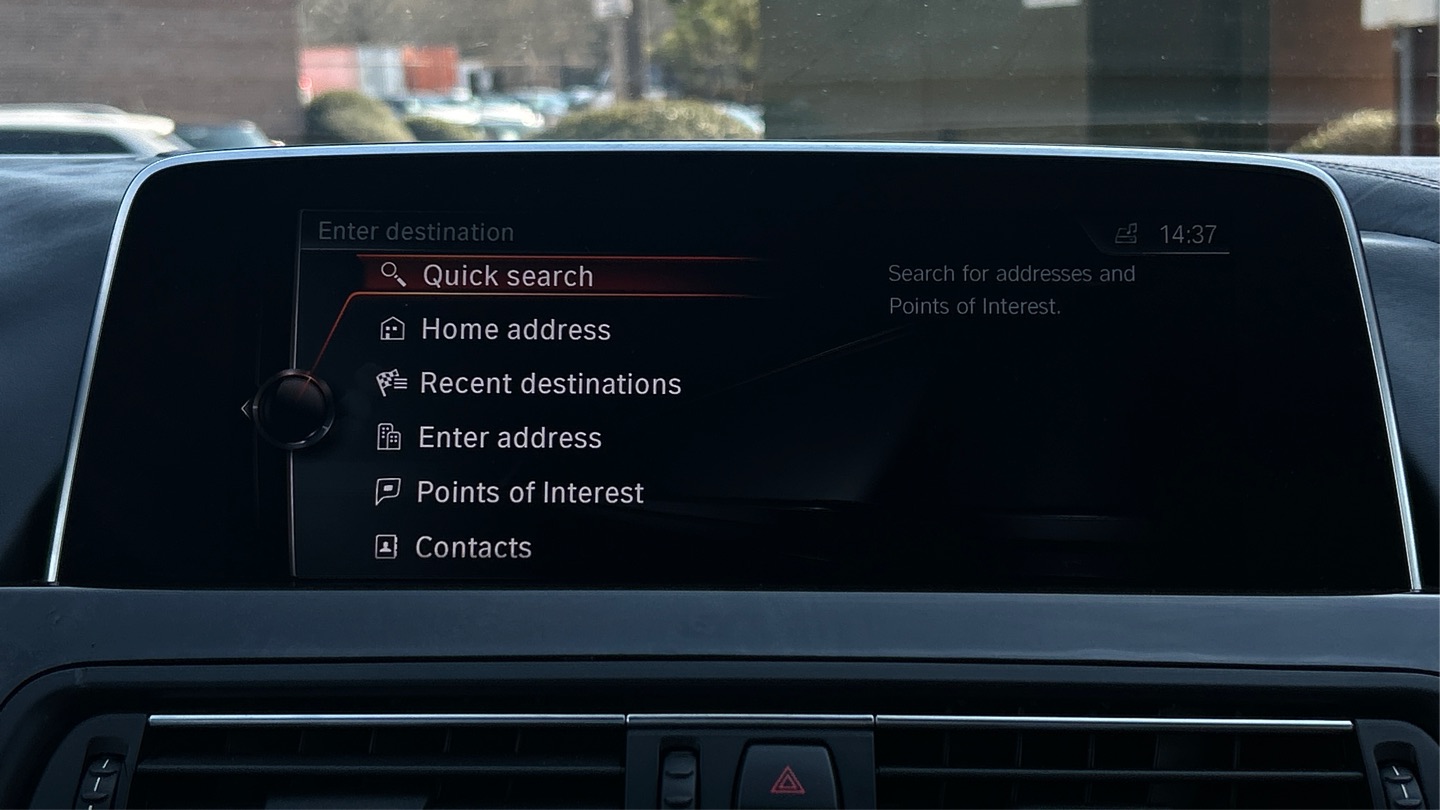Image resolution: width=1440 pixels, height=810 pixels.
Task: Select the Quick search entry
Action: point(507,276)
